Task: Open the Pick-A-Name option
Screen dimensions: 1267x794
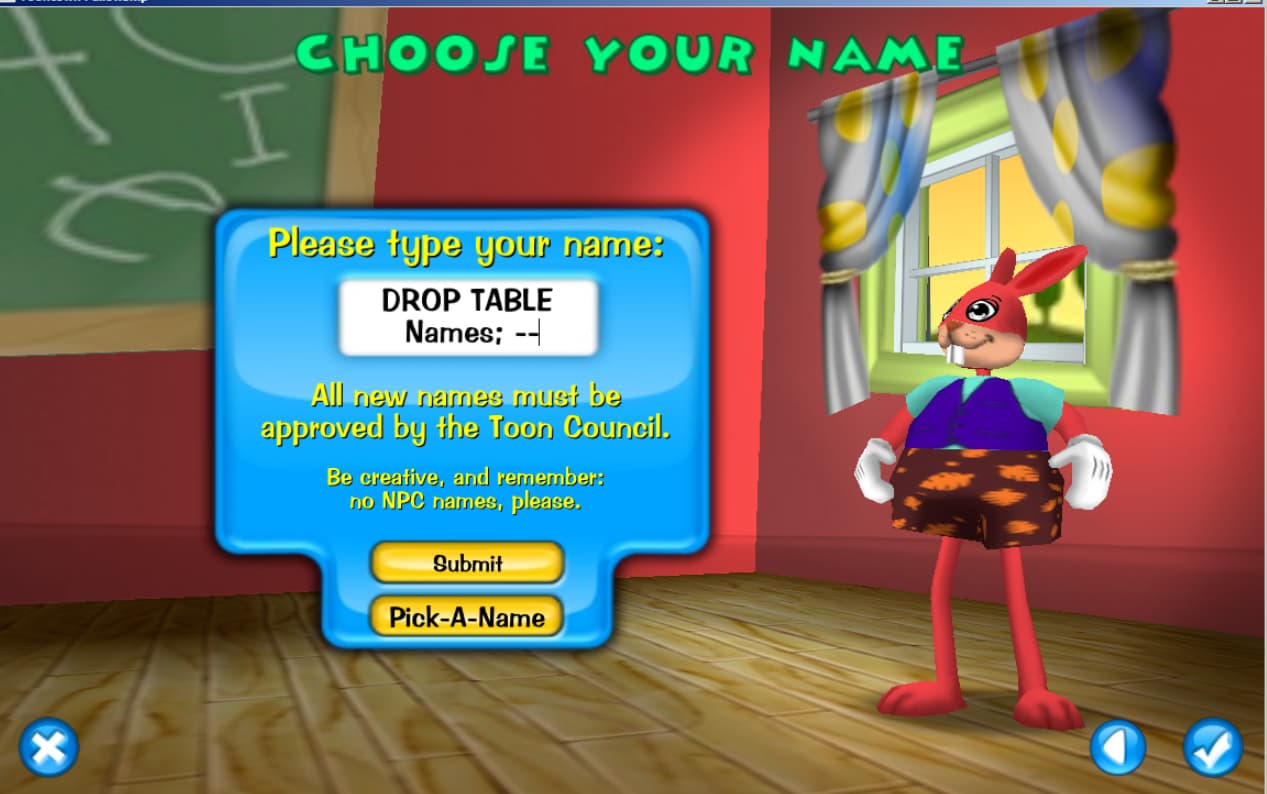Action: [x=467, y=617]
